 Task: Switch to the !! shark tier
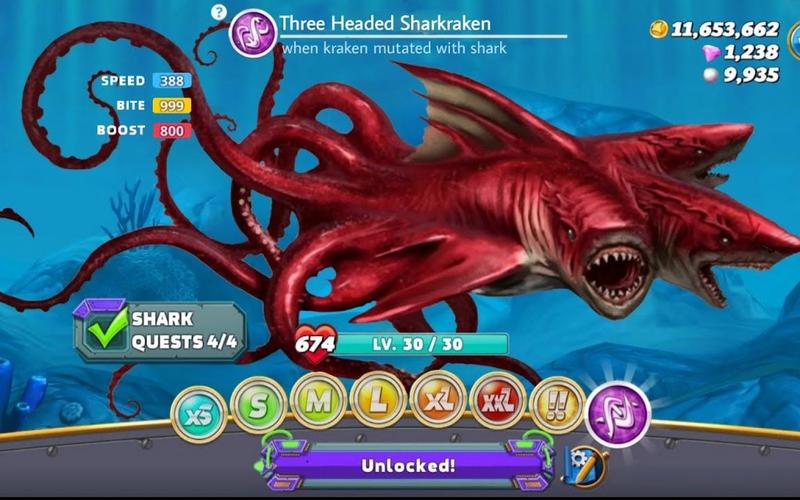558,405
